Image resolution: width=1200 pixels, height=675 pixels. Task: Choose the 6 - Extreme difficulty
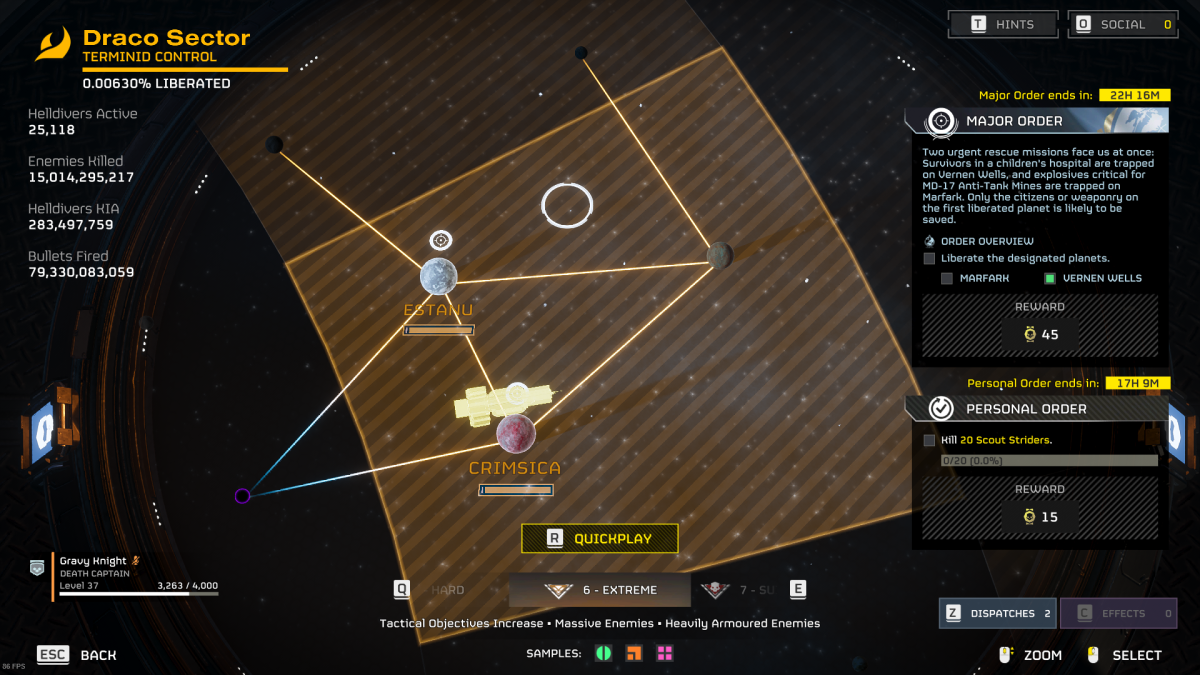click(600, 590)
